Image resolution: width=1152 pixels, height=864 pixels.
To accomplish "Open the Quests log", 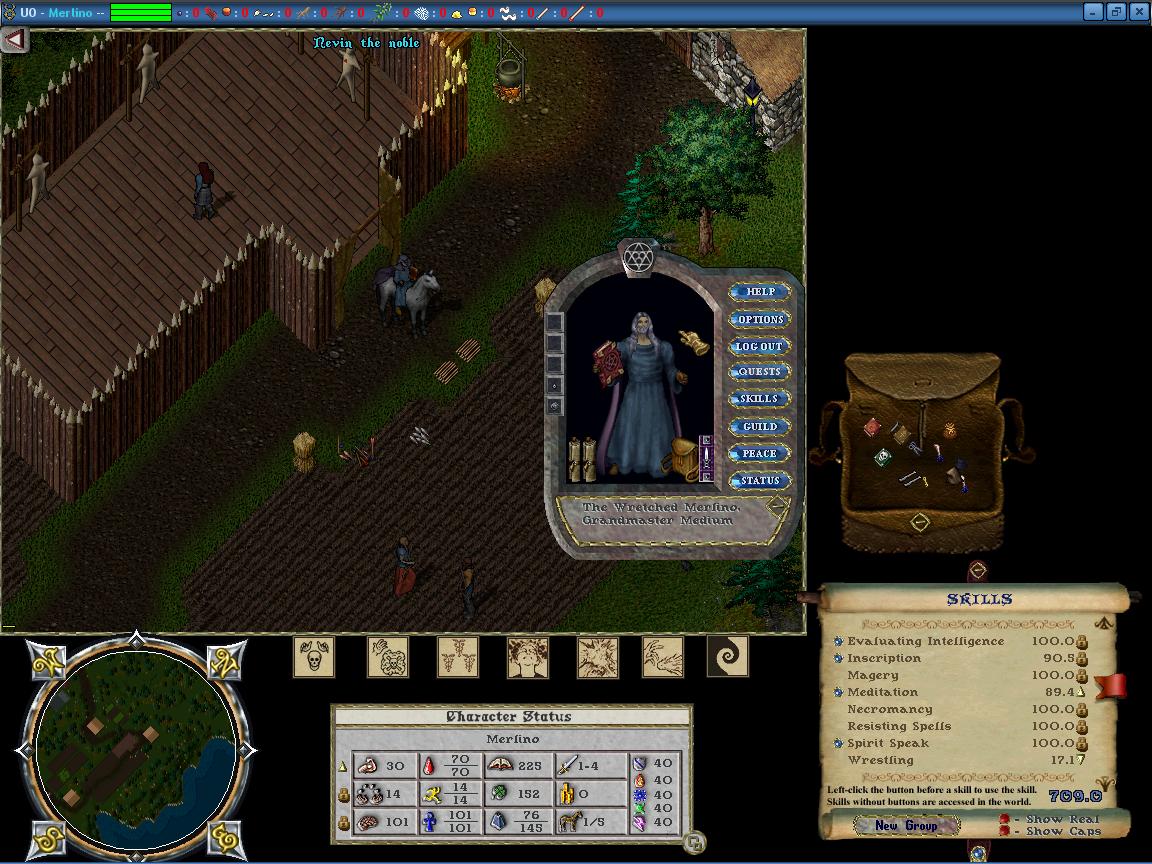I will click(x=760, y=372).
